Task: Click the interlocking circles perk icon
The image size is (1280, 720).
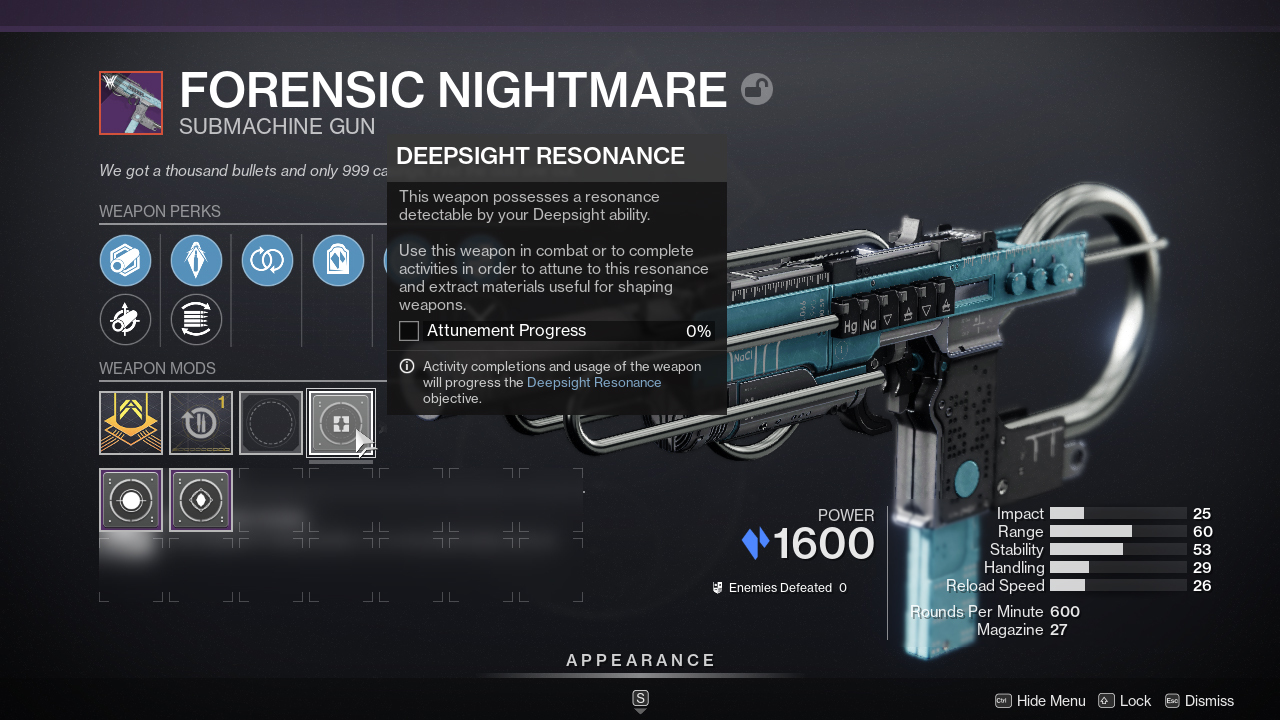Action: (267, 260)
